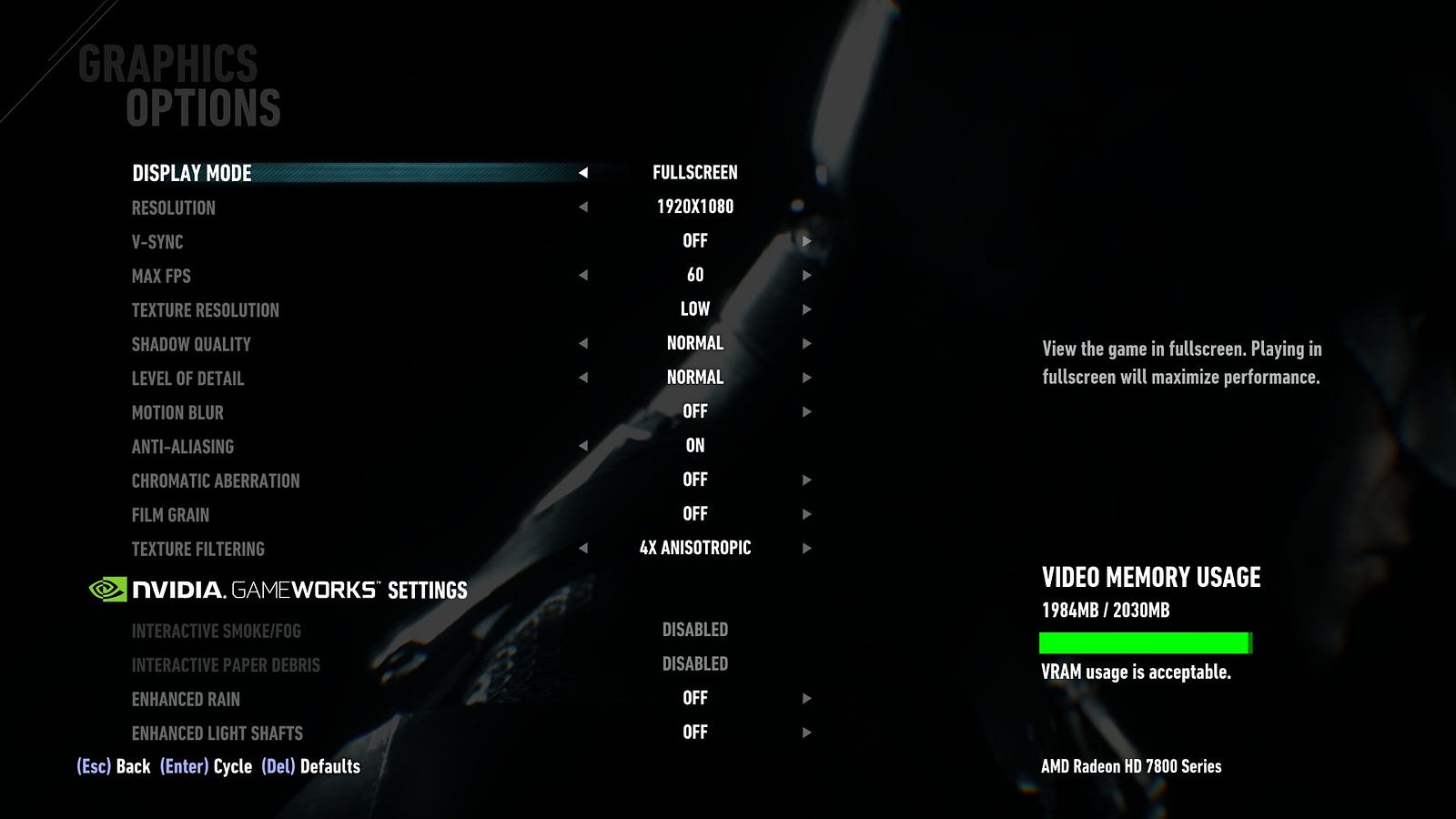
Task: Click the left arrow beside Anti-Aliasing
Action: (583, 446)
